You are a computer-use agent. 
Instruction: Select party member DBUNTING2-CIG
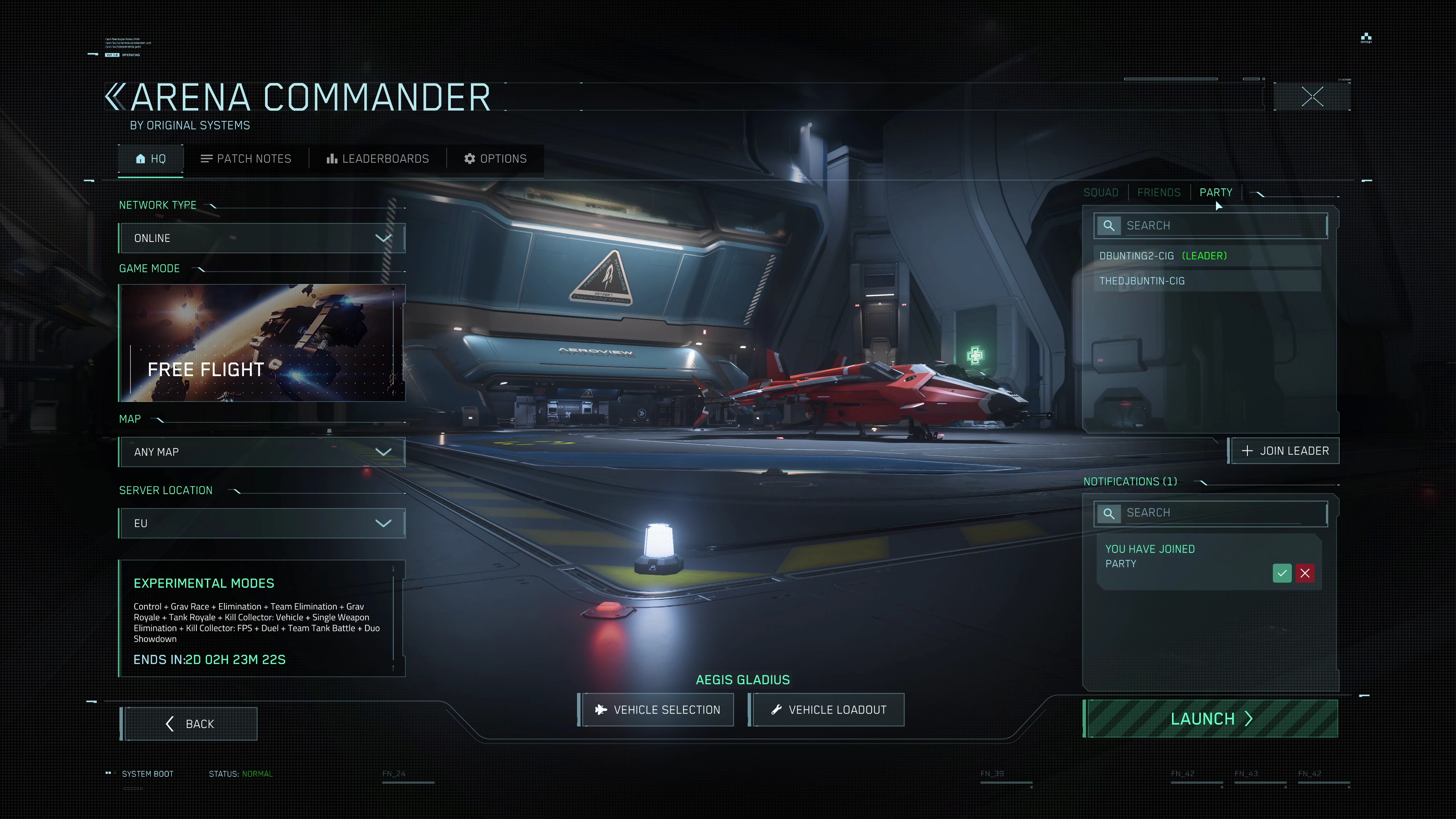(1136, 256)
